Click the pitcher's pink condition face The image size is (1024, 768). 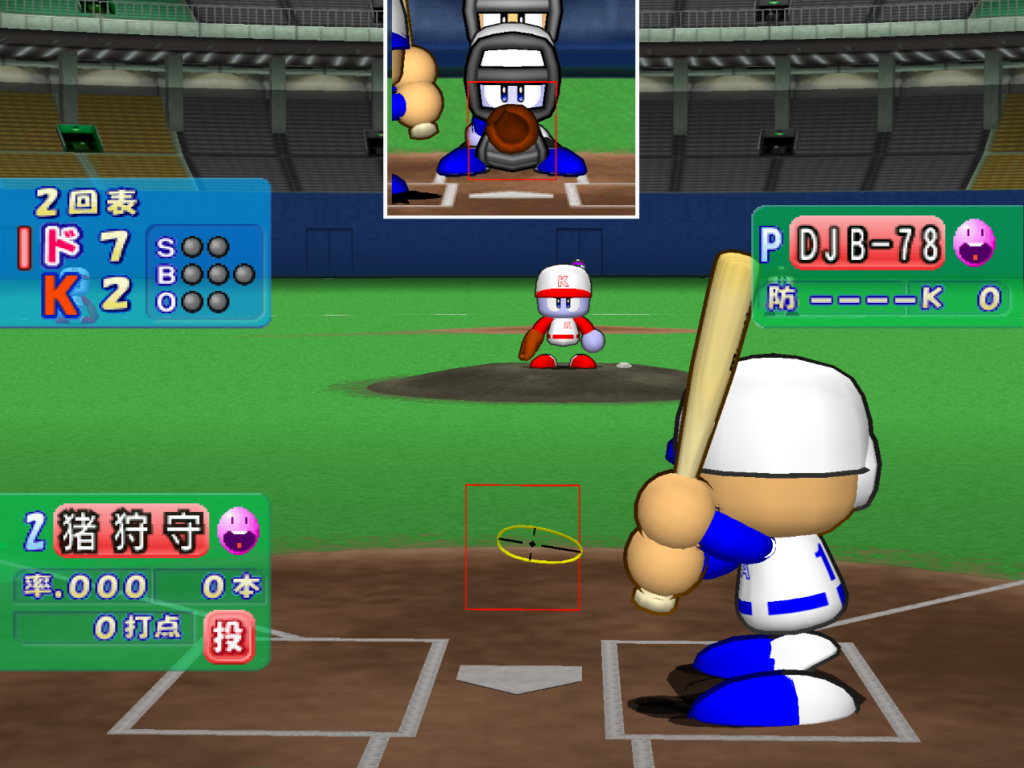coord(973,243)
